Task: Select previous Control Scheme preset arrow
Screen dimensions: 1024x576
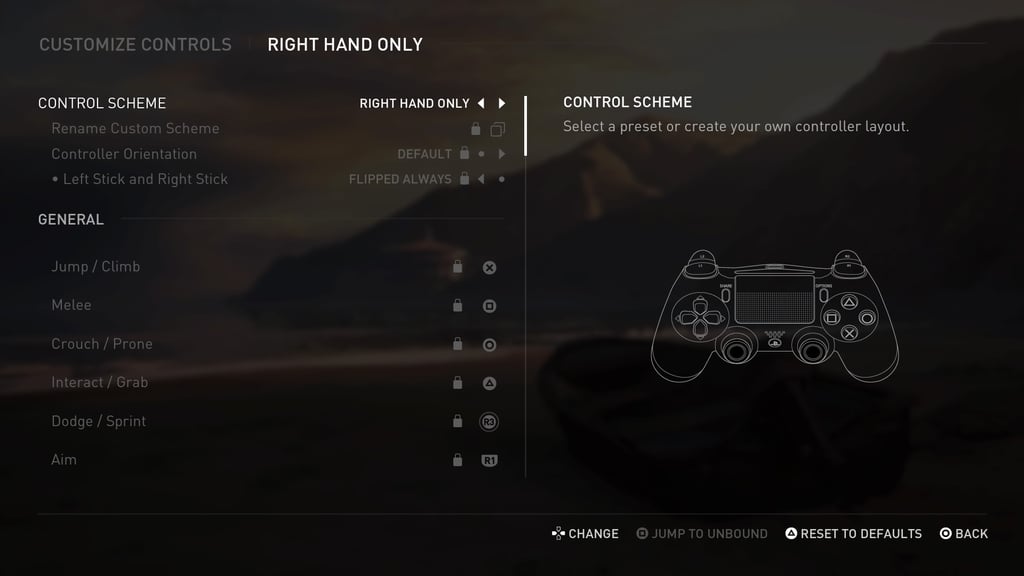Action: point(481,103)
